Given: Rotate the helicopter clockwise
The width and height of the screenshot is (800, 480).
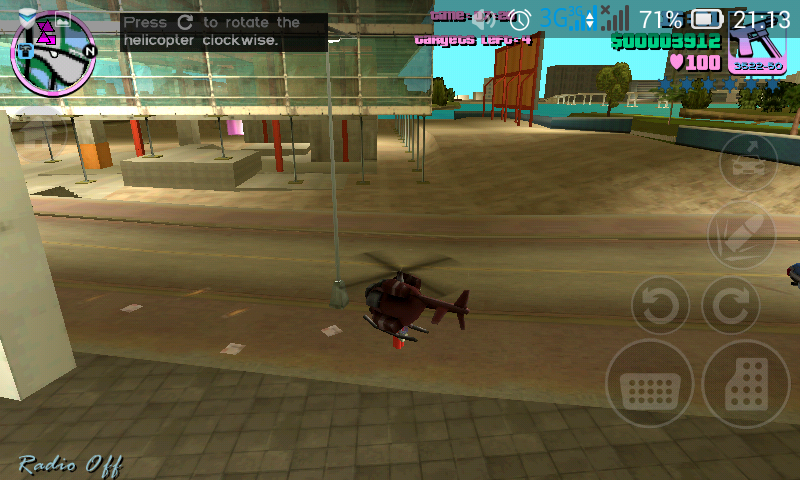Looking at the screenshot, I should [731, 304].
